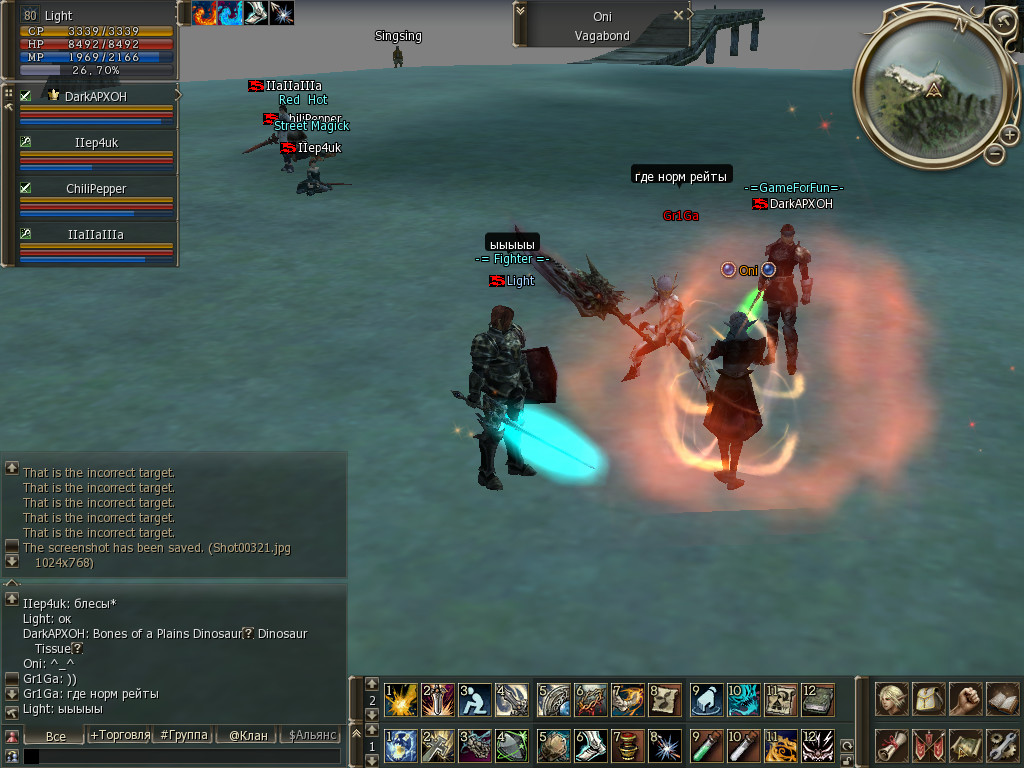Image resolution: width=1024 pixels, height=768 pixels.
Task: Open the fist actions menu button
Action: [965, 698]
